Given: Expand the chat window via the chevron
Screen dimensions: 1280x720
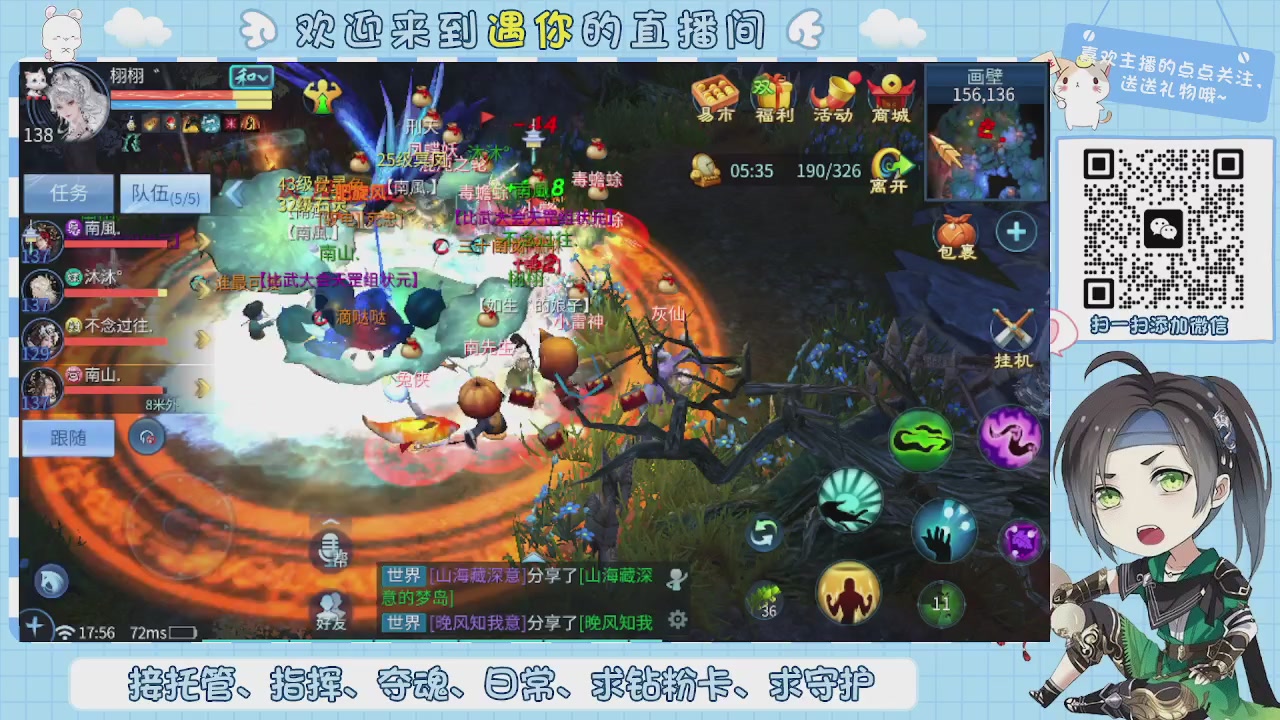Looking at the screenshot, I should click(330, 522).
